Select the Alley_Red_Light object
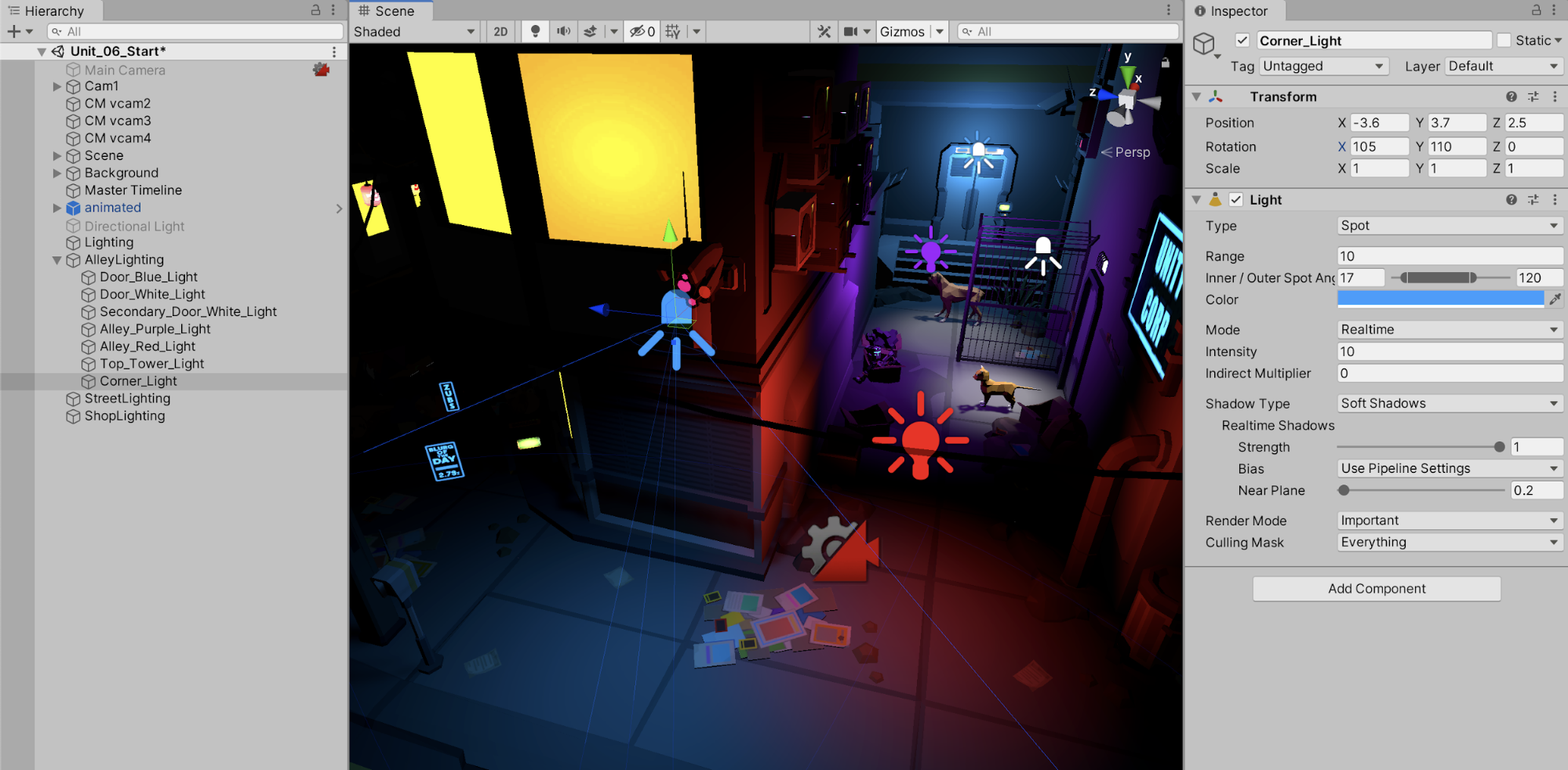 147,347
